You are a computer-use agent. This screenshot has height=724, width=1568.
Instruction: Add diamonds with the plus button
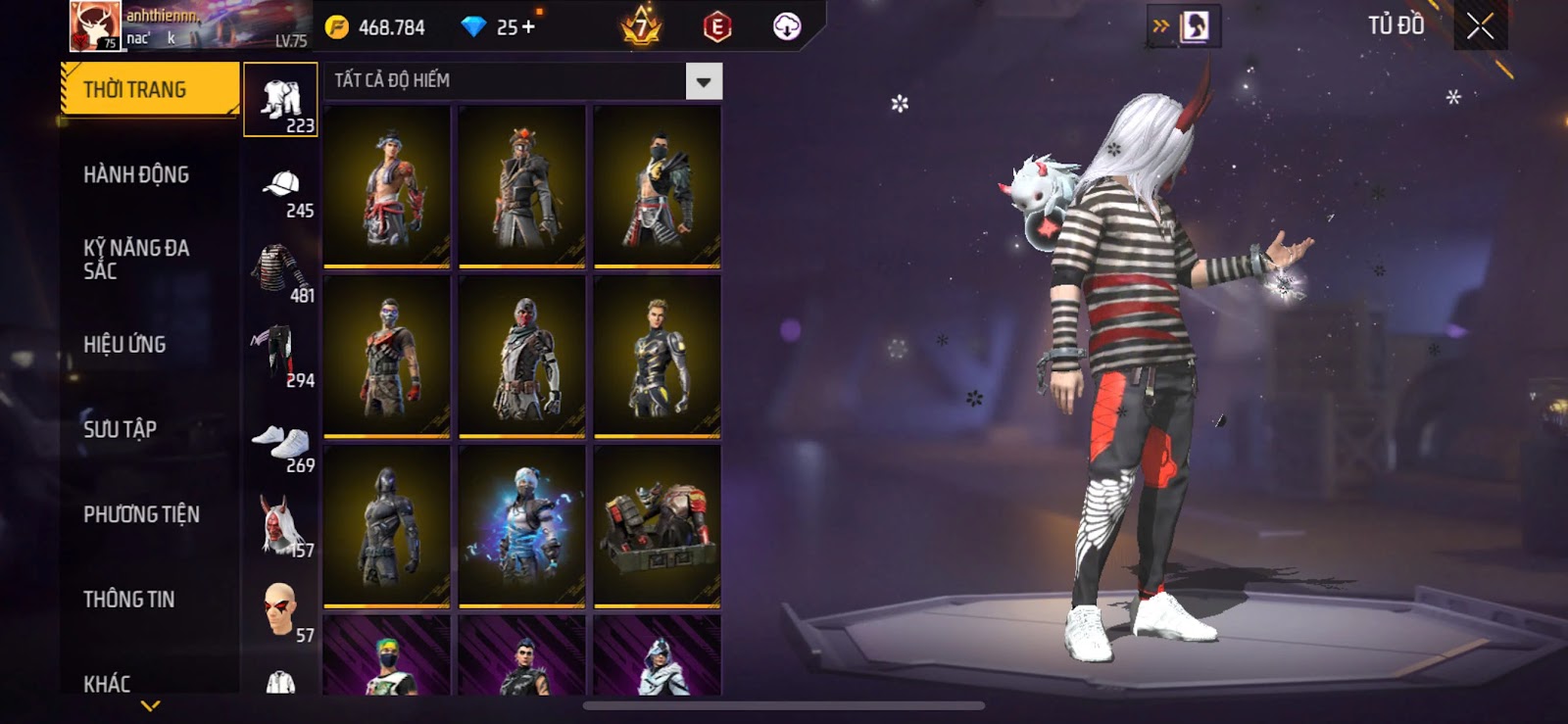click(529, 27)
